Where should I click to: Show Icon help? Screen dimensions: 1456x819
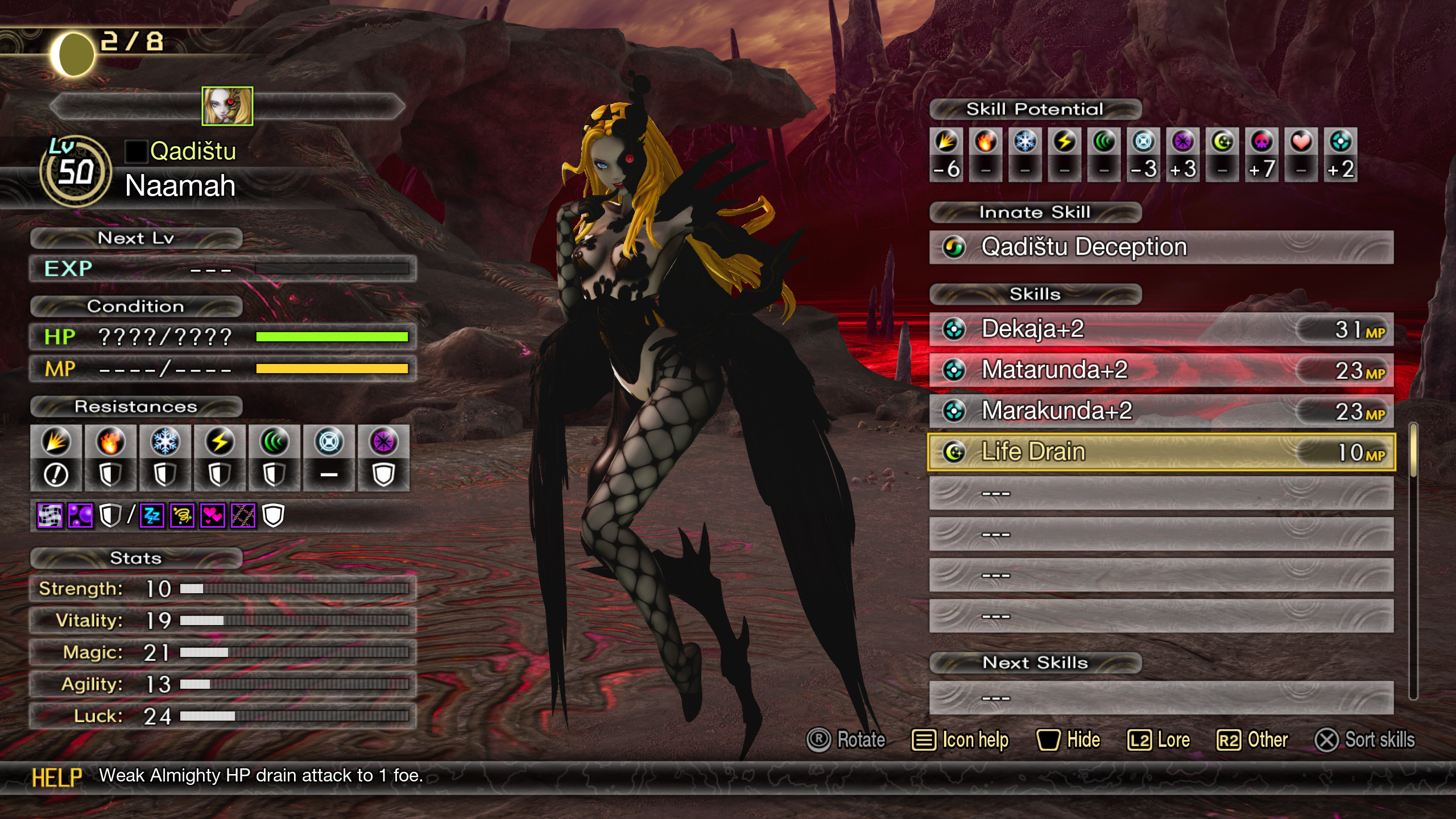pos(960,740)
